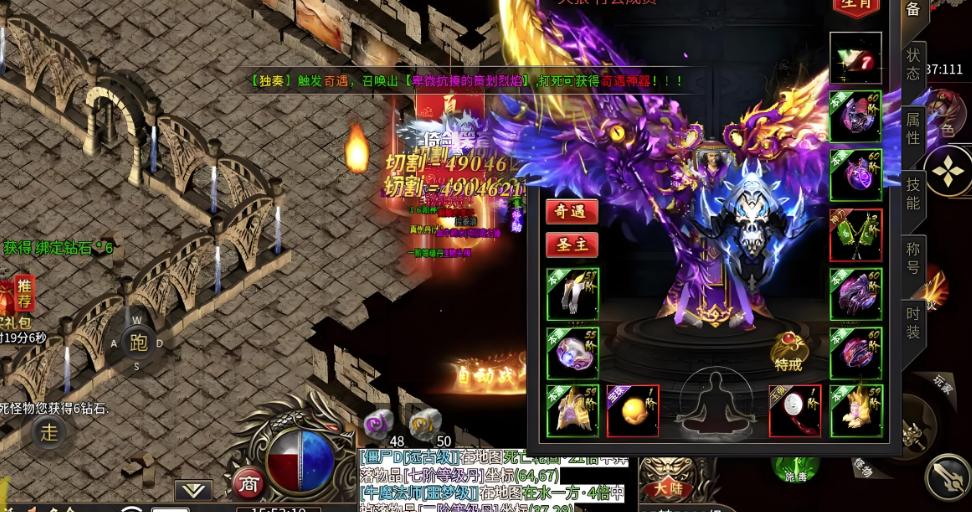
Task: Select the 特戒 special ring slot
Action: (789, 352)
